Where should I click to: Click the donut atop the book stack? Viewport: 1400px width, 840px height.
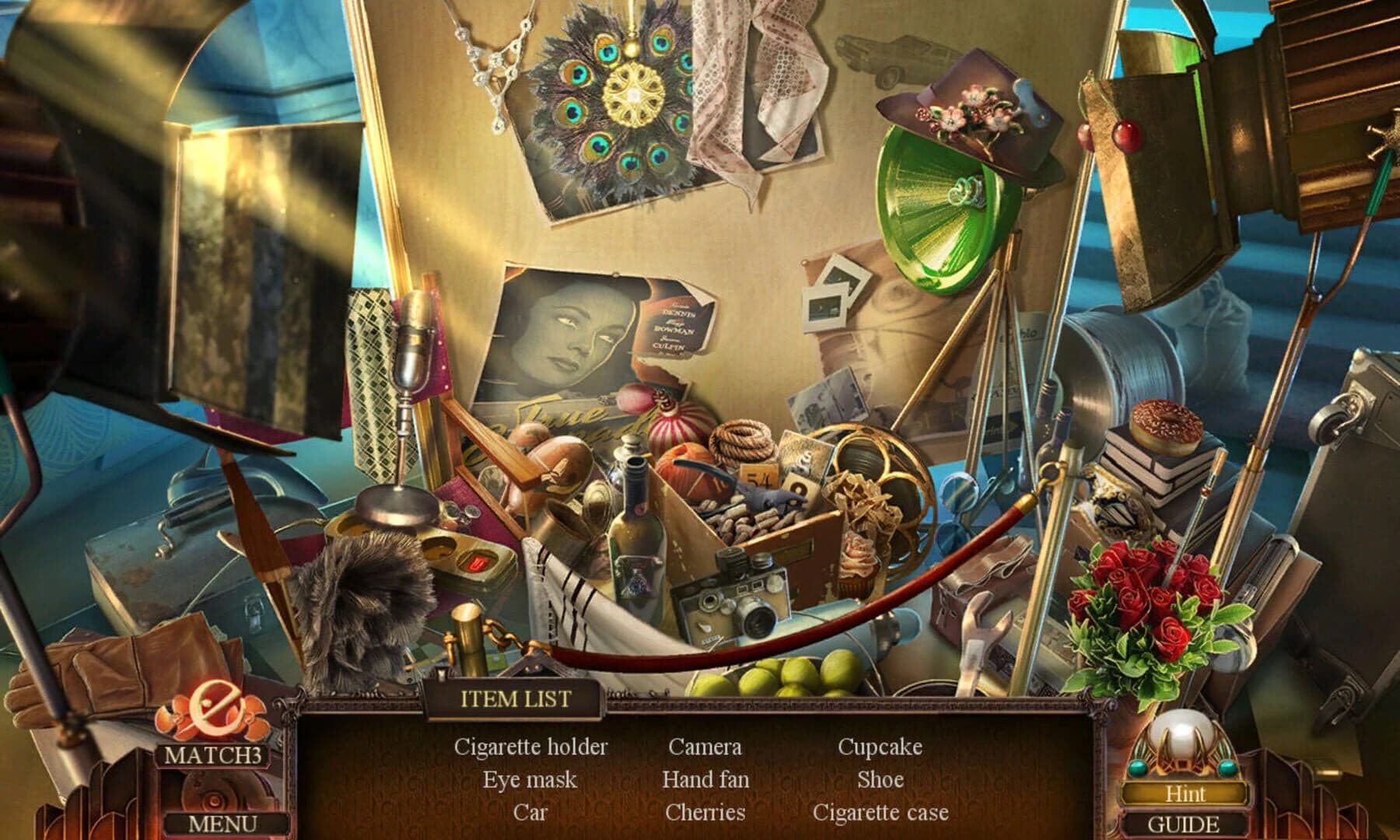(1167, 428)
